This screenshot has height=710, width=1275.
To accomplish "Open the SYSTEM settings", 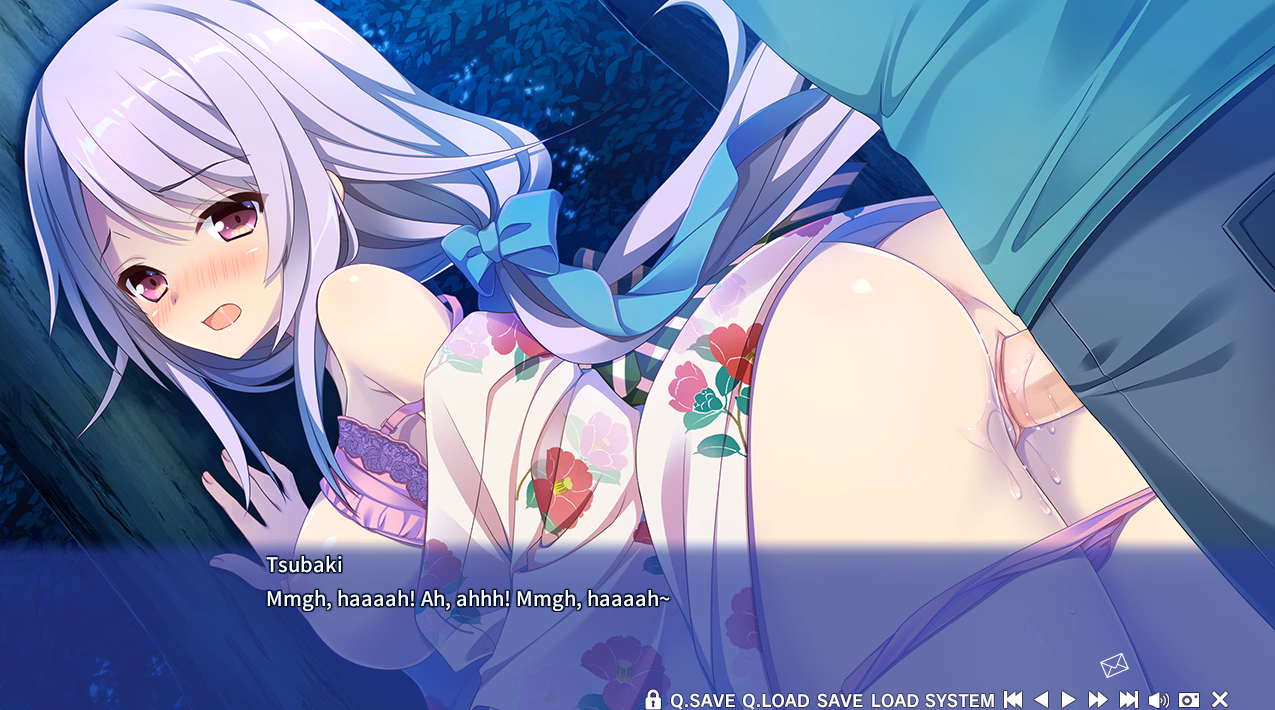I will [959, 700].
